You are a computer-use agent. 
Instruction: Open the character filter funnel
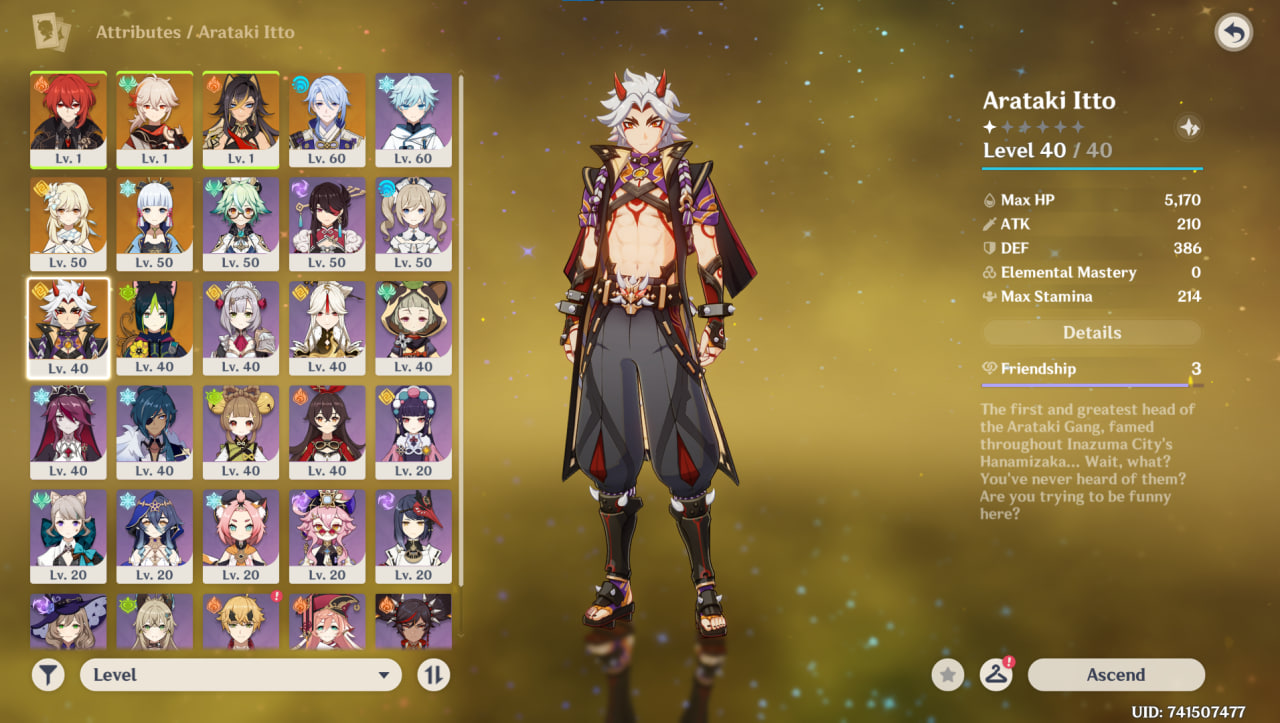click(x=48, y=675)
